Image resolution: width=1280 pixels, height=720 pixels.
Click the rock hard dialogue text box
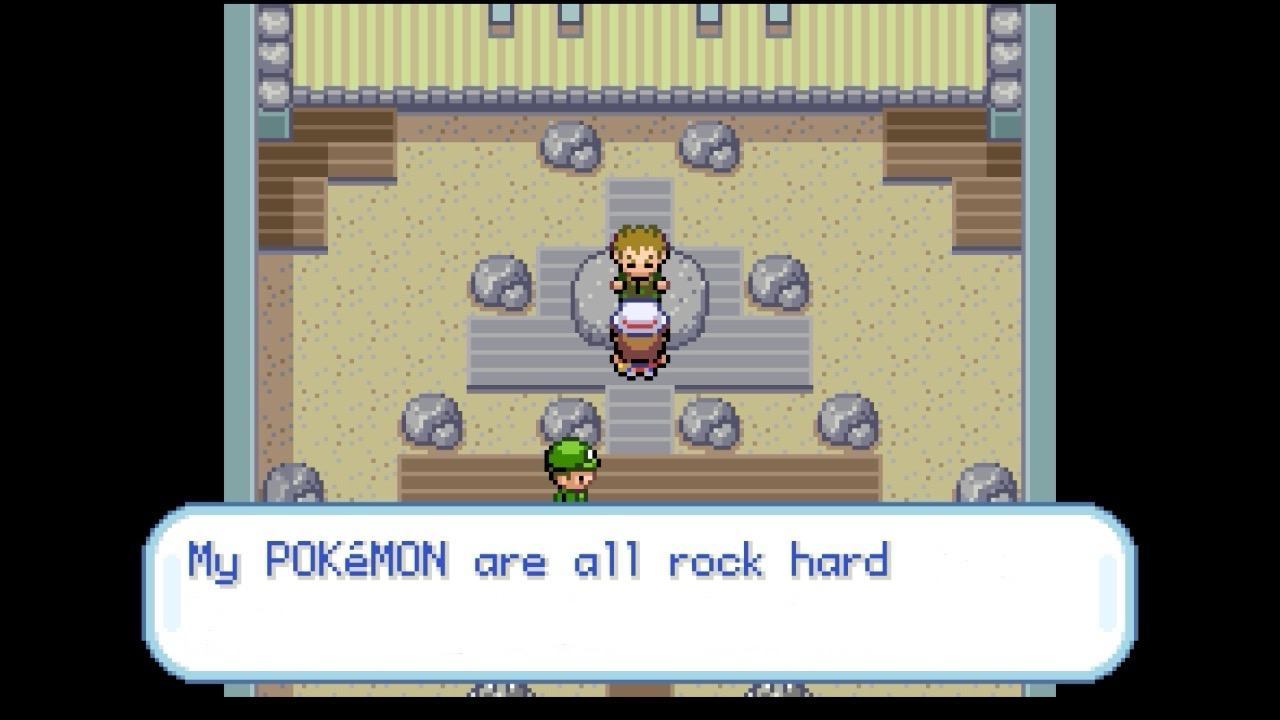pyautogui.click(x=640, y=592)
